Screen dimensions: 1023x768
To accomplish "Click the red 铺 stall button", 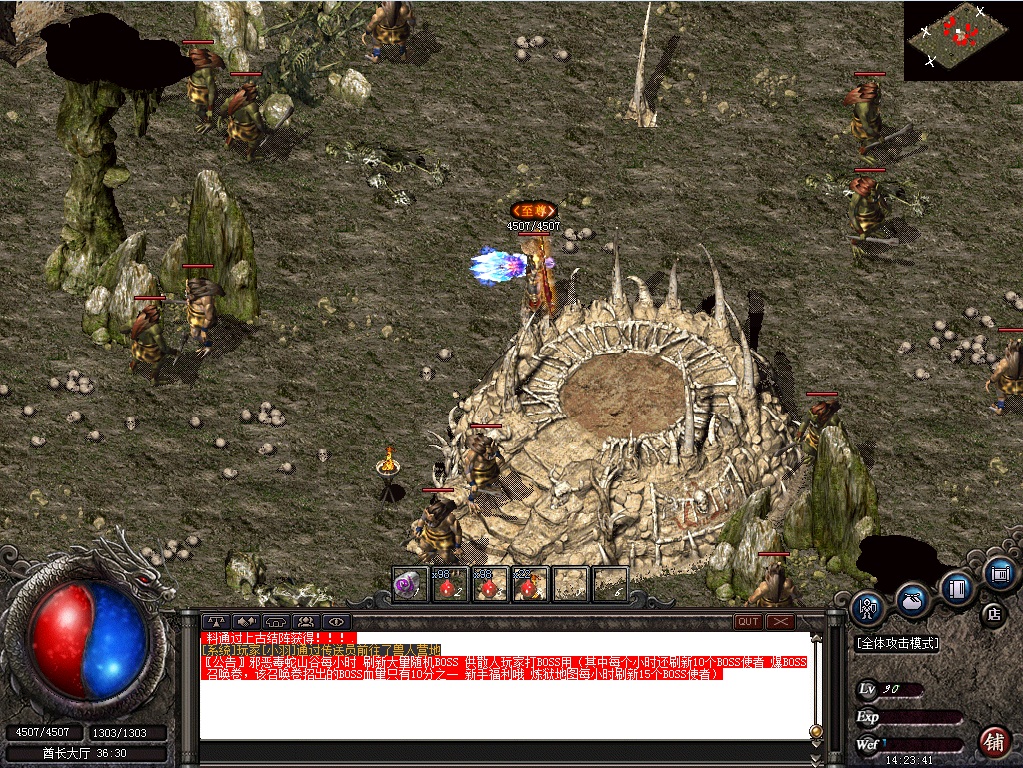I will [993, 740].
